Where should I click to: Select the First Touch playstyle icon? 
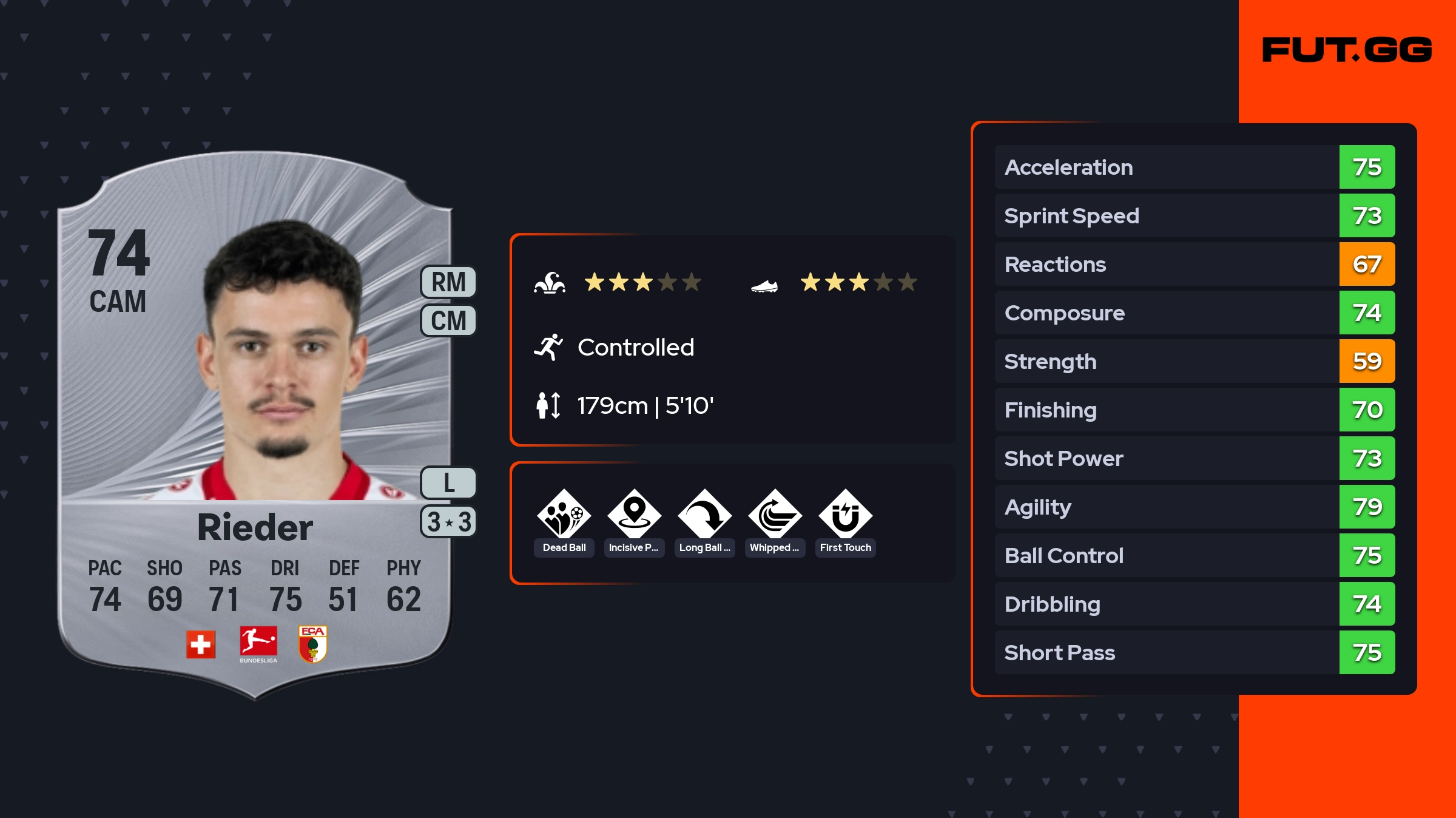point(845,515)
